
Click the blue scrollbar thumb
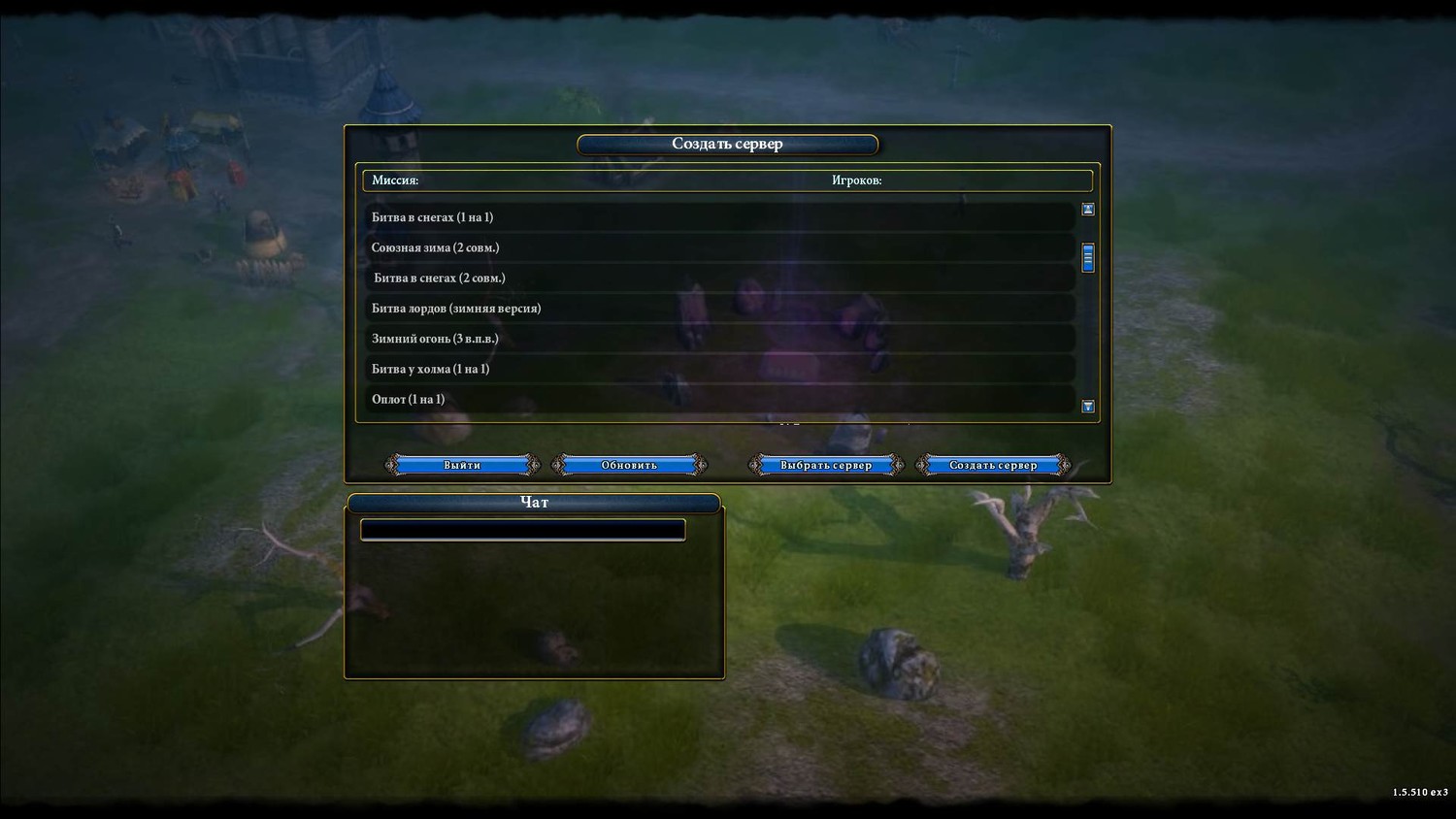[x=1088, y=258]
